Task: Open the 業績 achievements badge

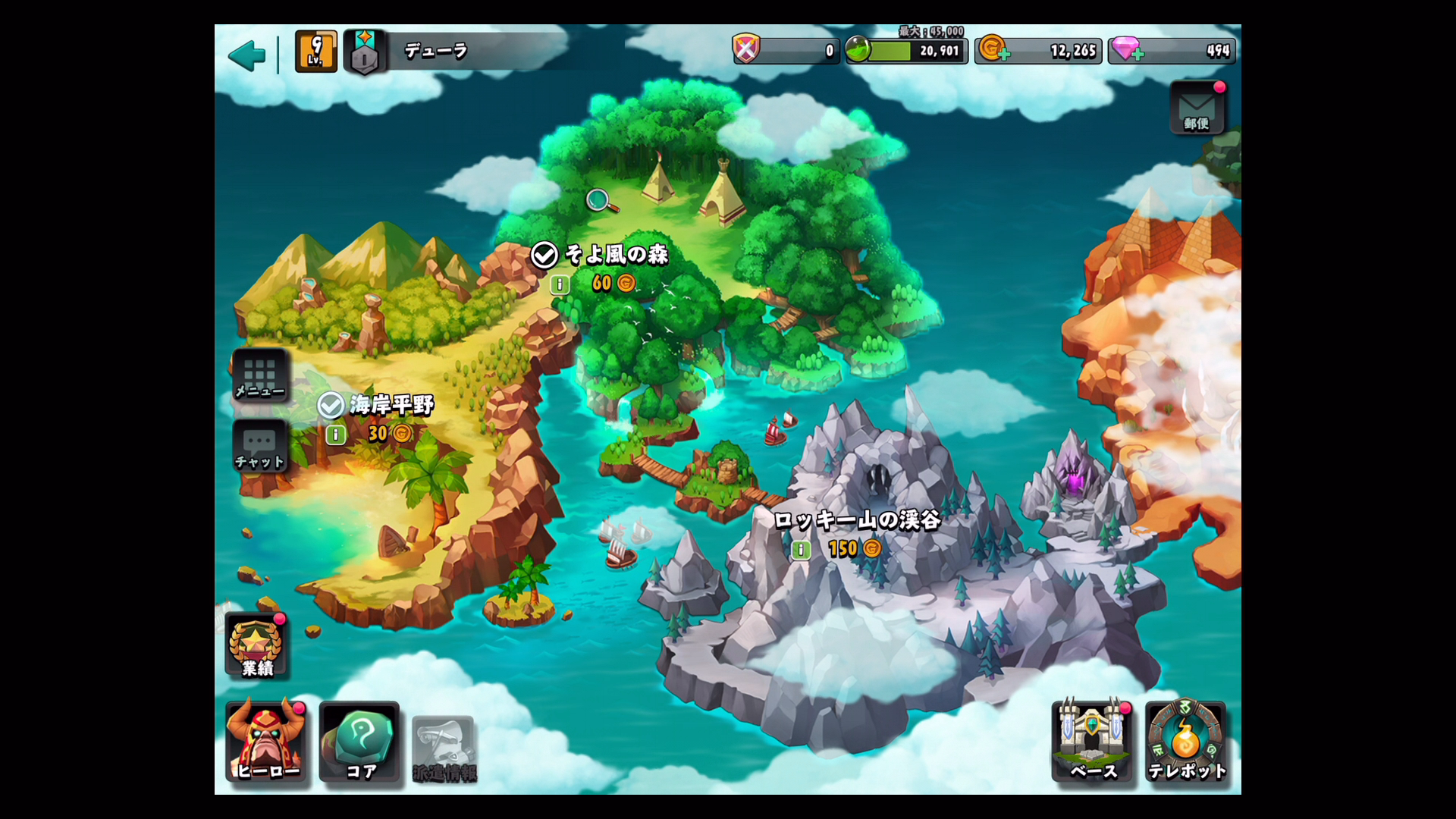Action: [x=257, y=646]
